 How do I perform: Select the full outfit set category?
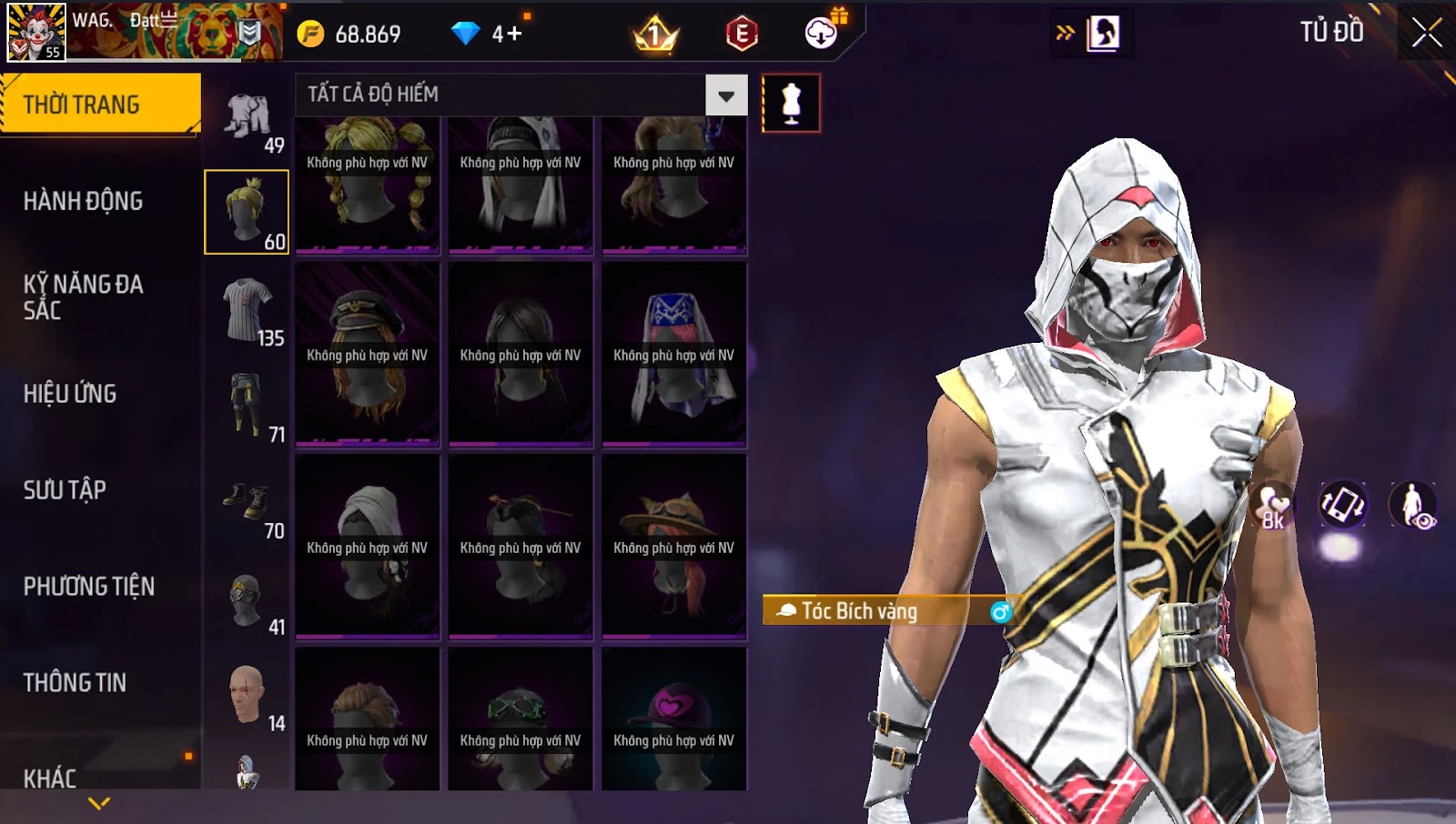point(248,117)
